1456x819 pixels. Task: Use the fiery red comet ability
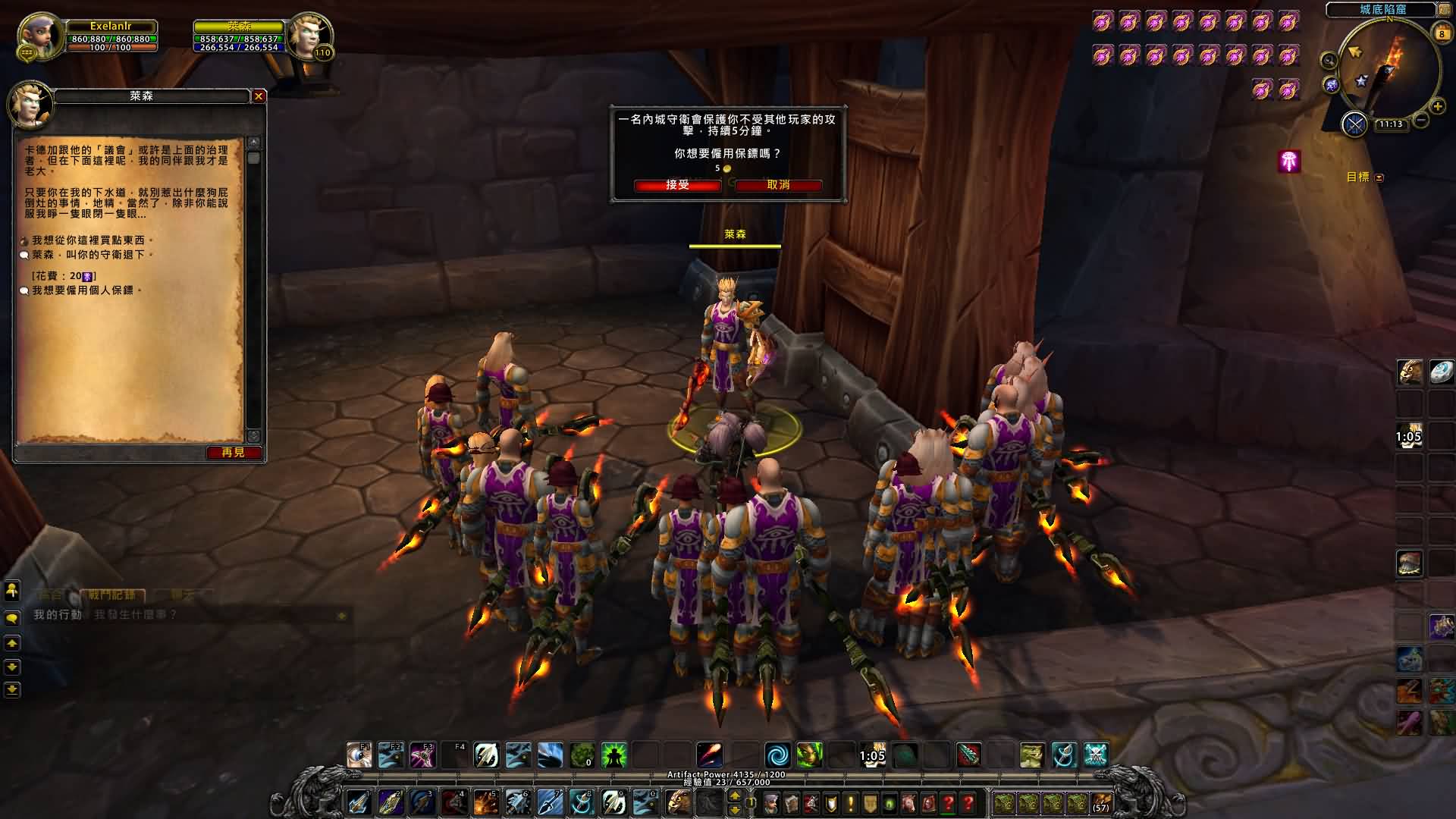710,755
